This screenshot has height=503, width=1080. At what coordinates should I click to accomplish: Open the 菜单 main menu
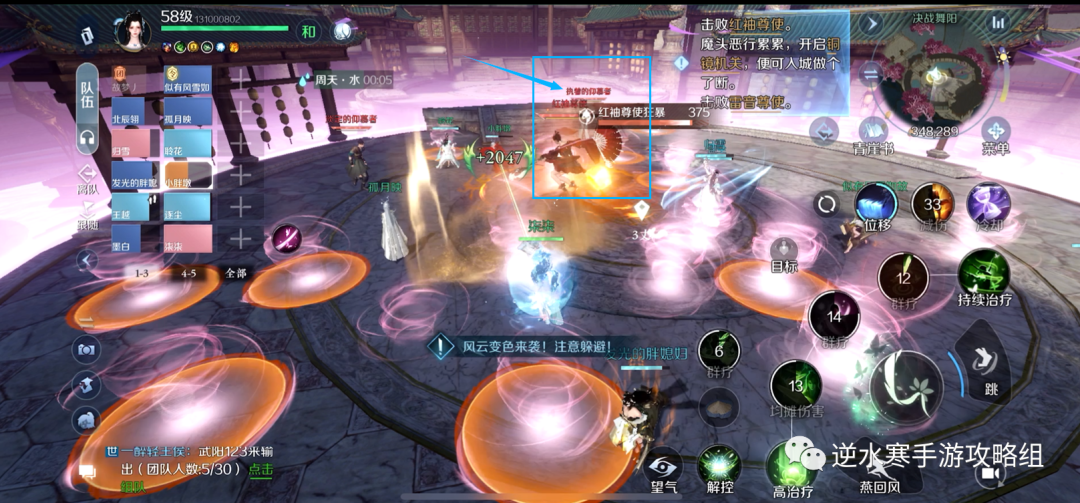pos(995,133)
